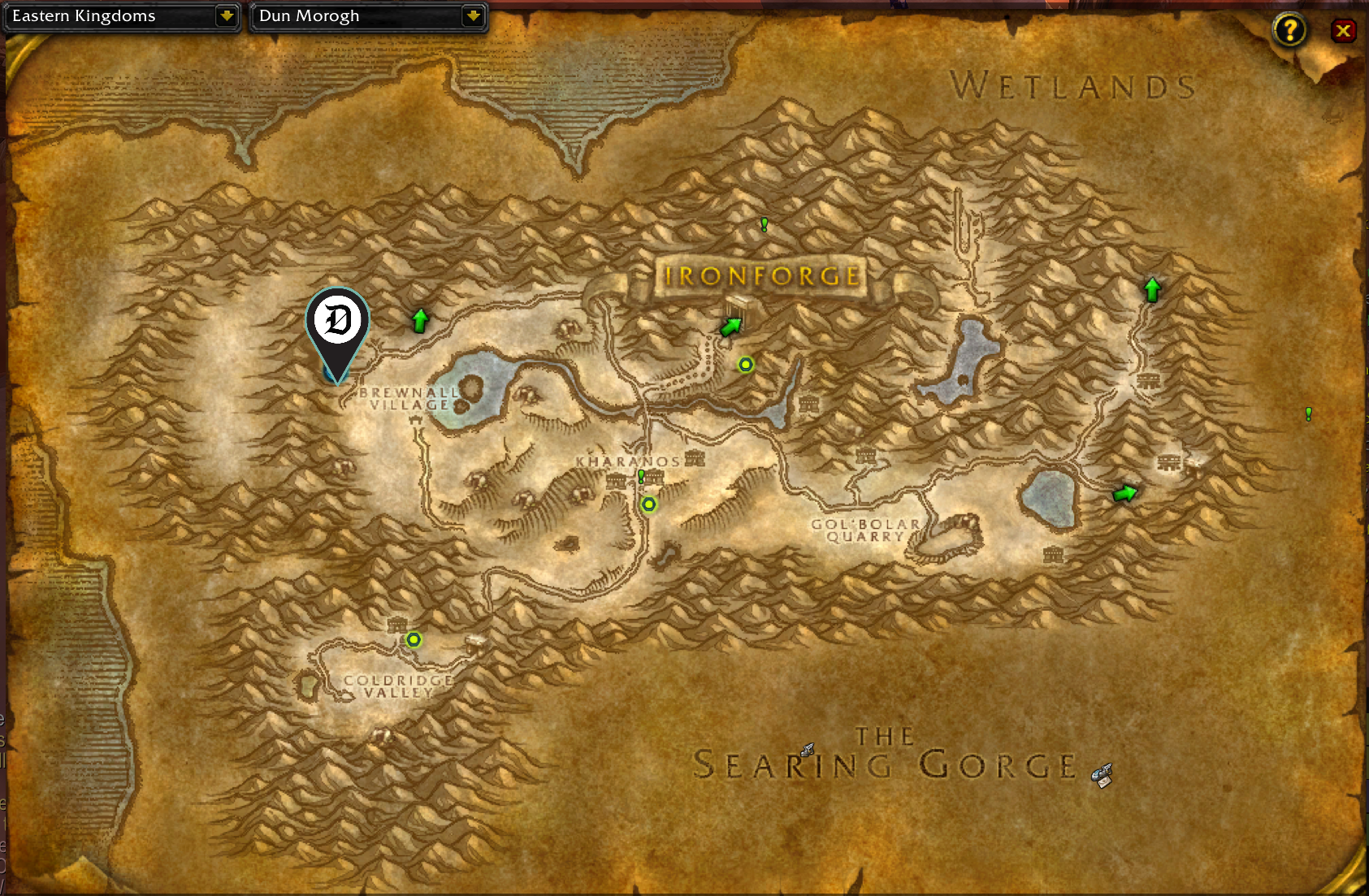Image resolution: width=1369 pixels, height=896 pixels.
Task: Select the green arrow in the northeast mountains
Action: 1152,288
